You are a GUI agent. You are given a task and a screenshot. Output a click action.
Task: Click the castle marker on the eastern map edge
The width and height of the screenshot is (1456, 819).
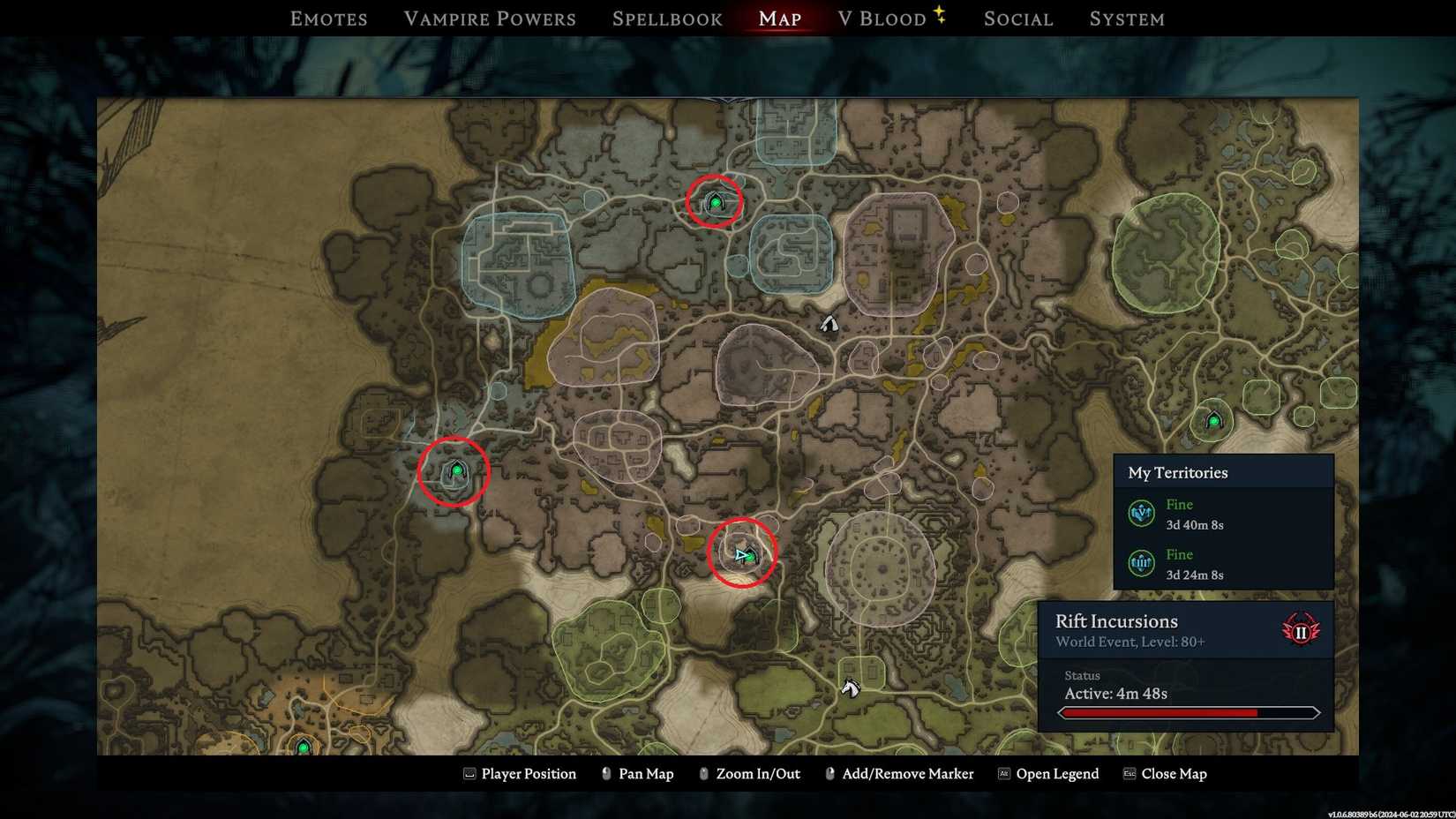click(x=1214, y=422)
